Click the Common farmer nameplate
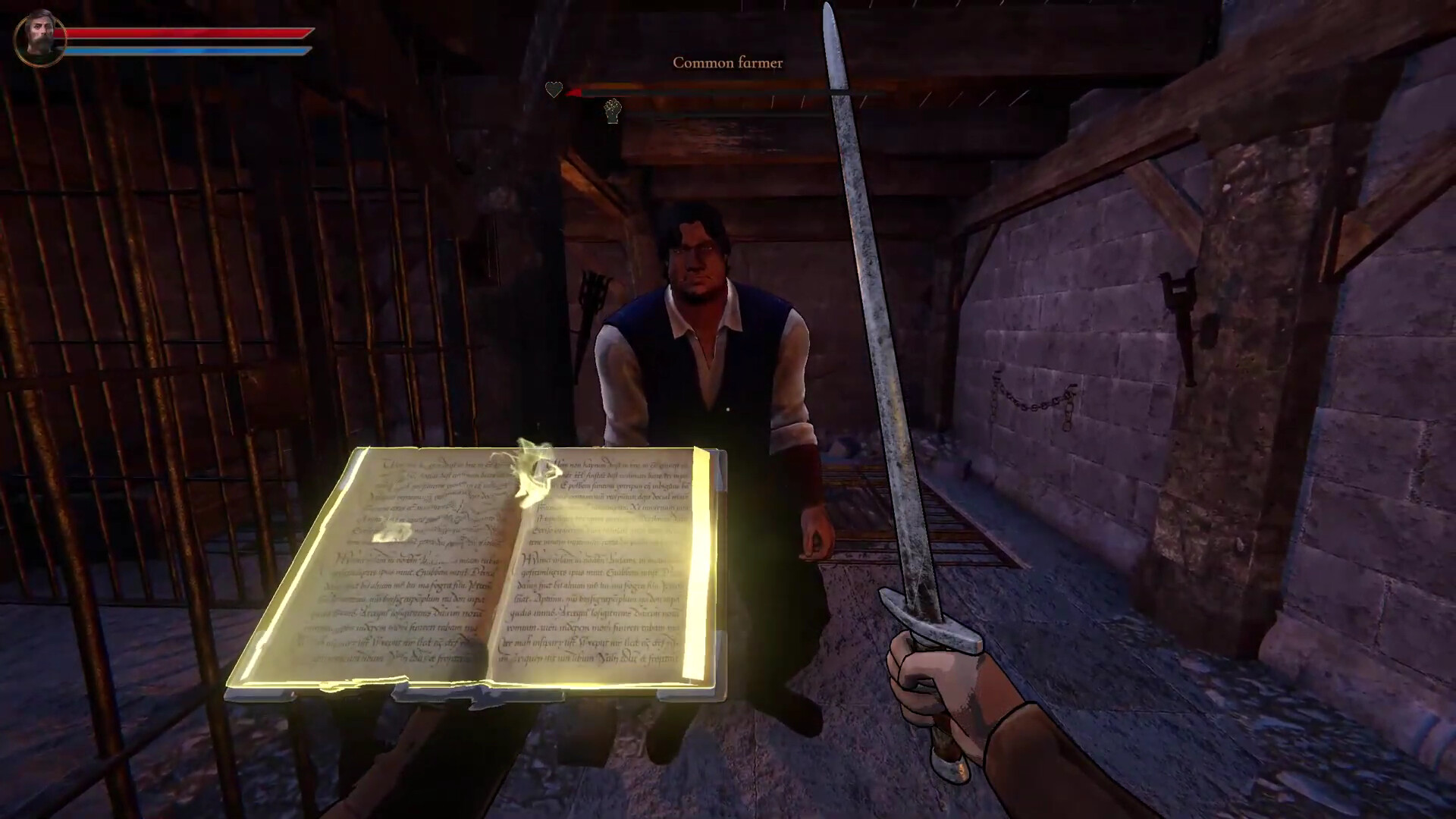Viewport: 1456px width, 819px height. tap(727, 63)
